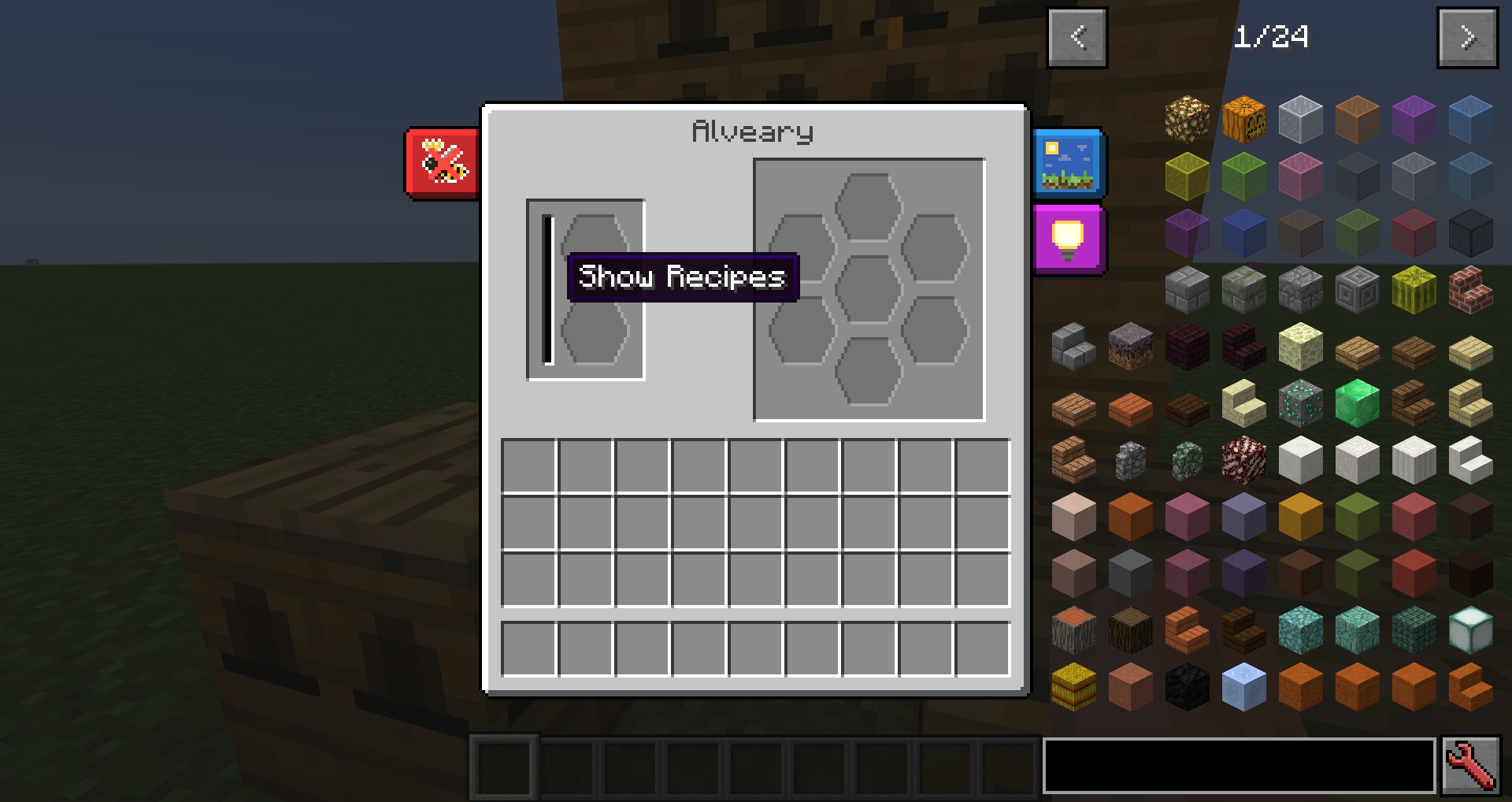Go to the previous item list page

click(1077, 37)
